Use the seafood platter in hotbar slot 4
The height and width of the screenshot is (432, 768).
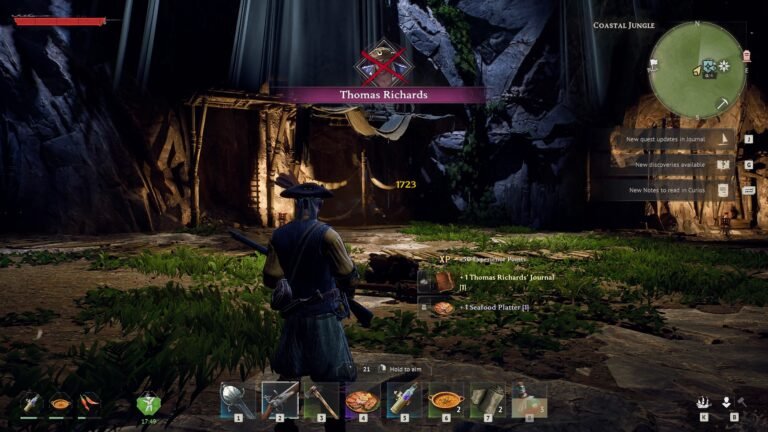[x=362, y=400]
